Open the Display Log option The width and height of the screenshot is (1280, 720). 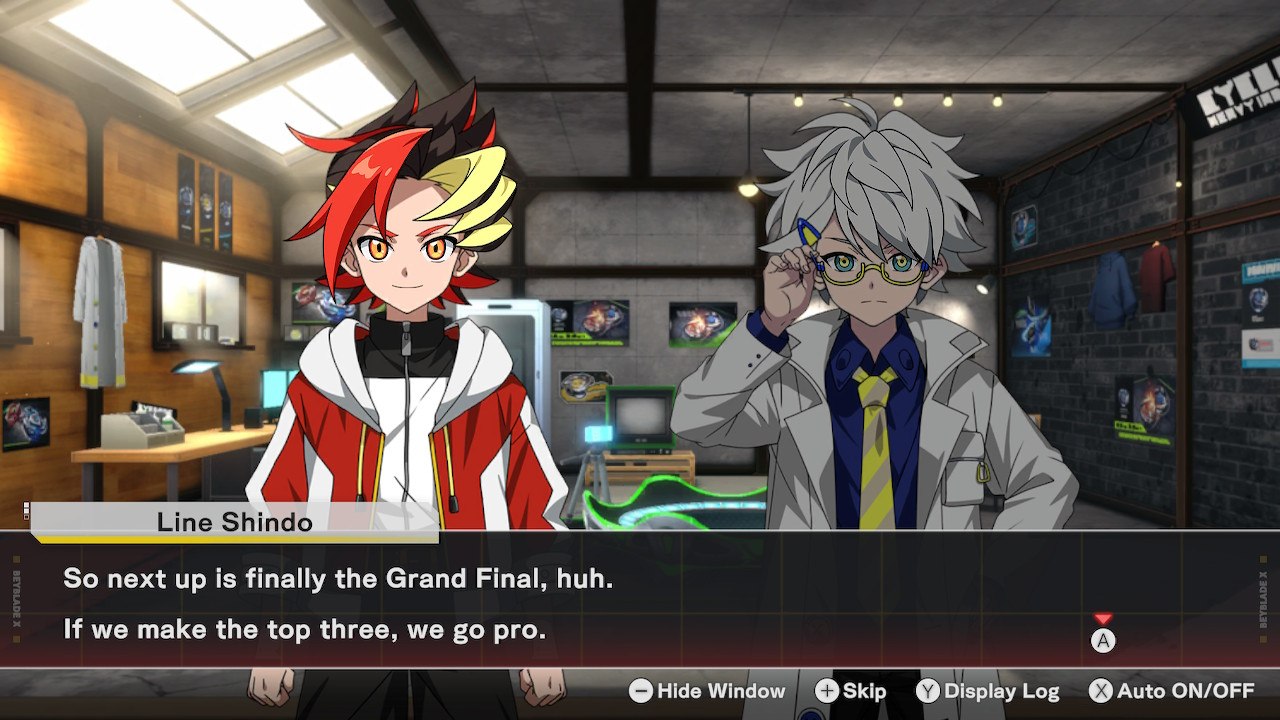(x=988, y=691)
